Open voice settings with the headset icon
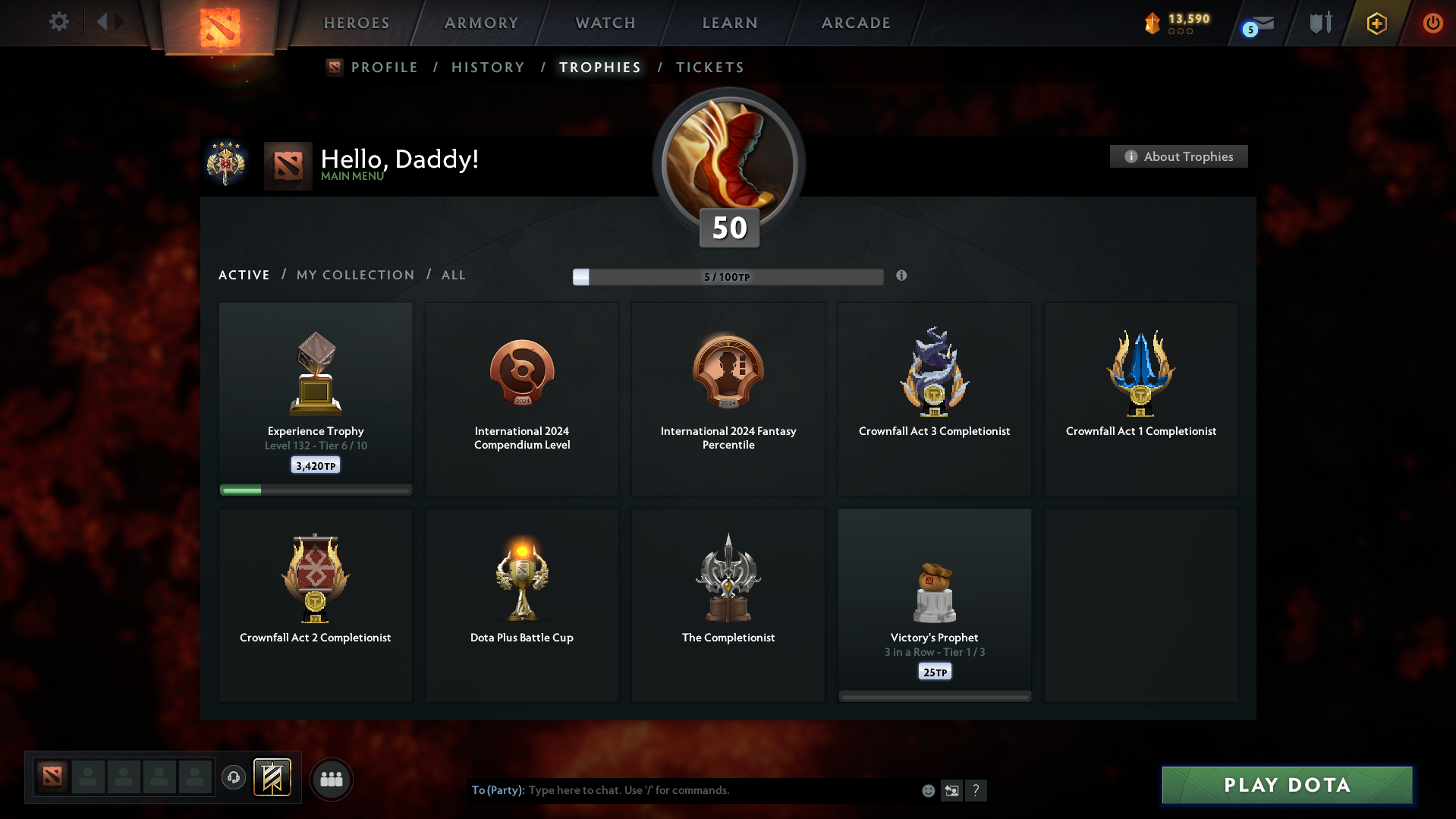1456x819 pixels. 234,778
